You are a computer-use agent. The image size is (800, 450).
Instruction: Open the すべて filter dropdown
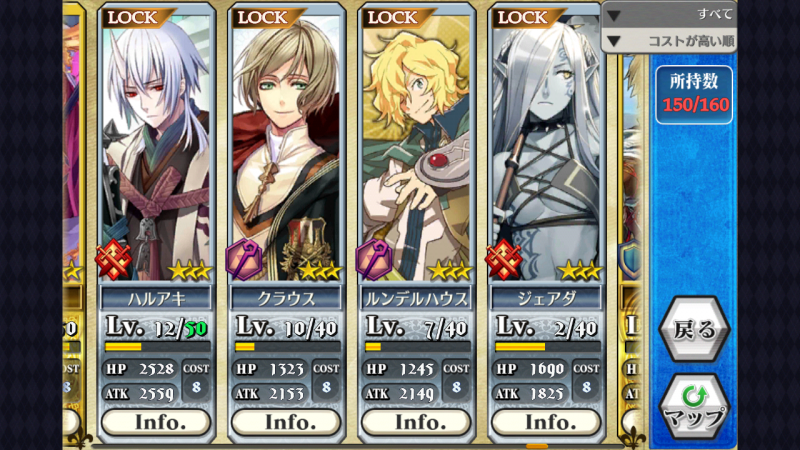(670, 15)
